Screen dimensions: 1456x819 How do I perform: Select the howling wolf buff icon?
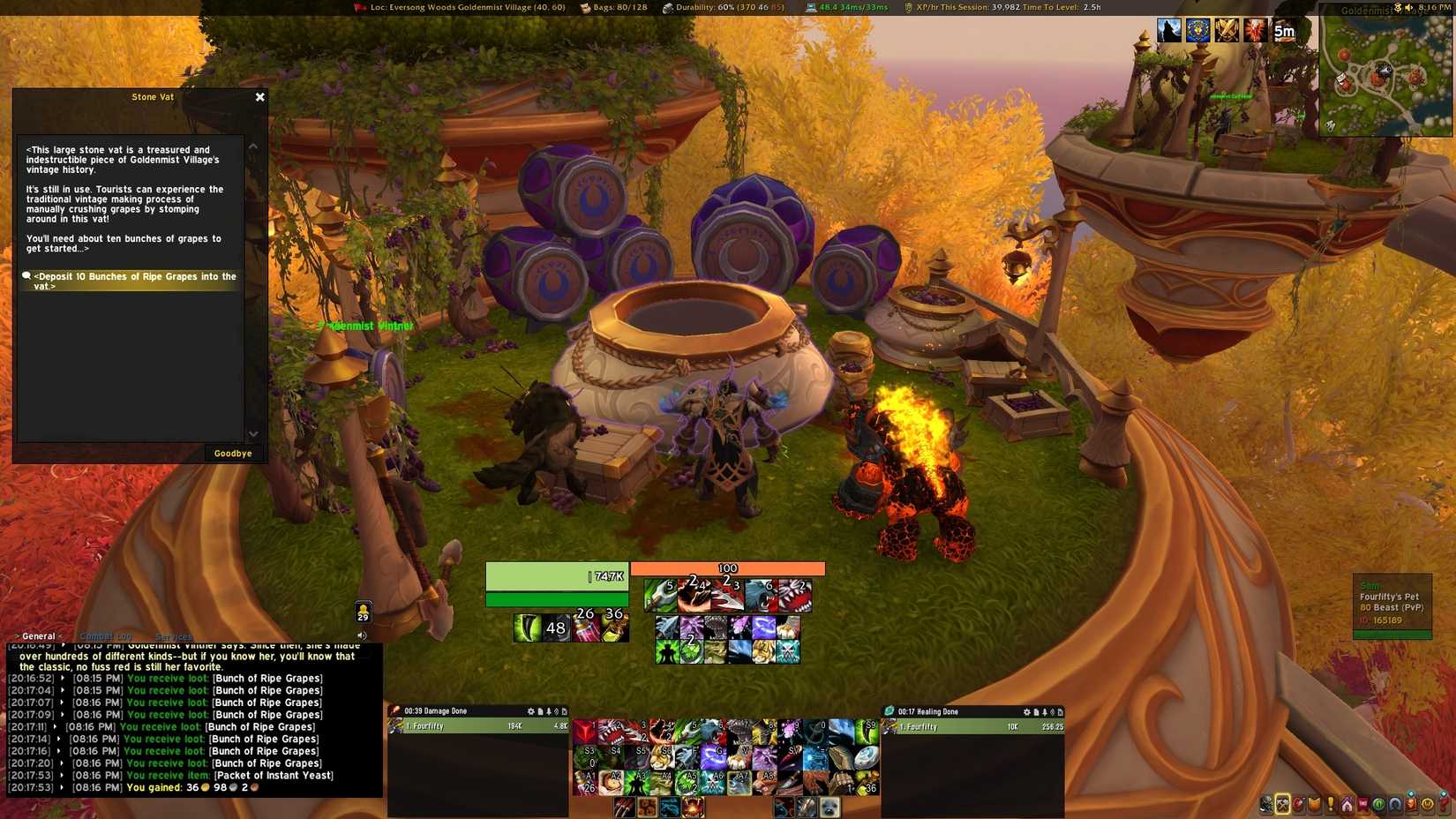point(1169,31)
